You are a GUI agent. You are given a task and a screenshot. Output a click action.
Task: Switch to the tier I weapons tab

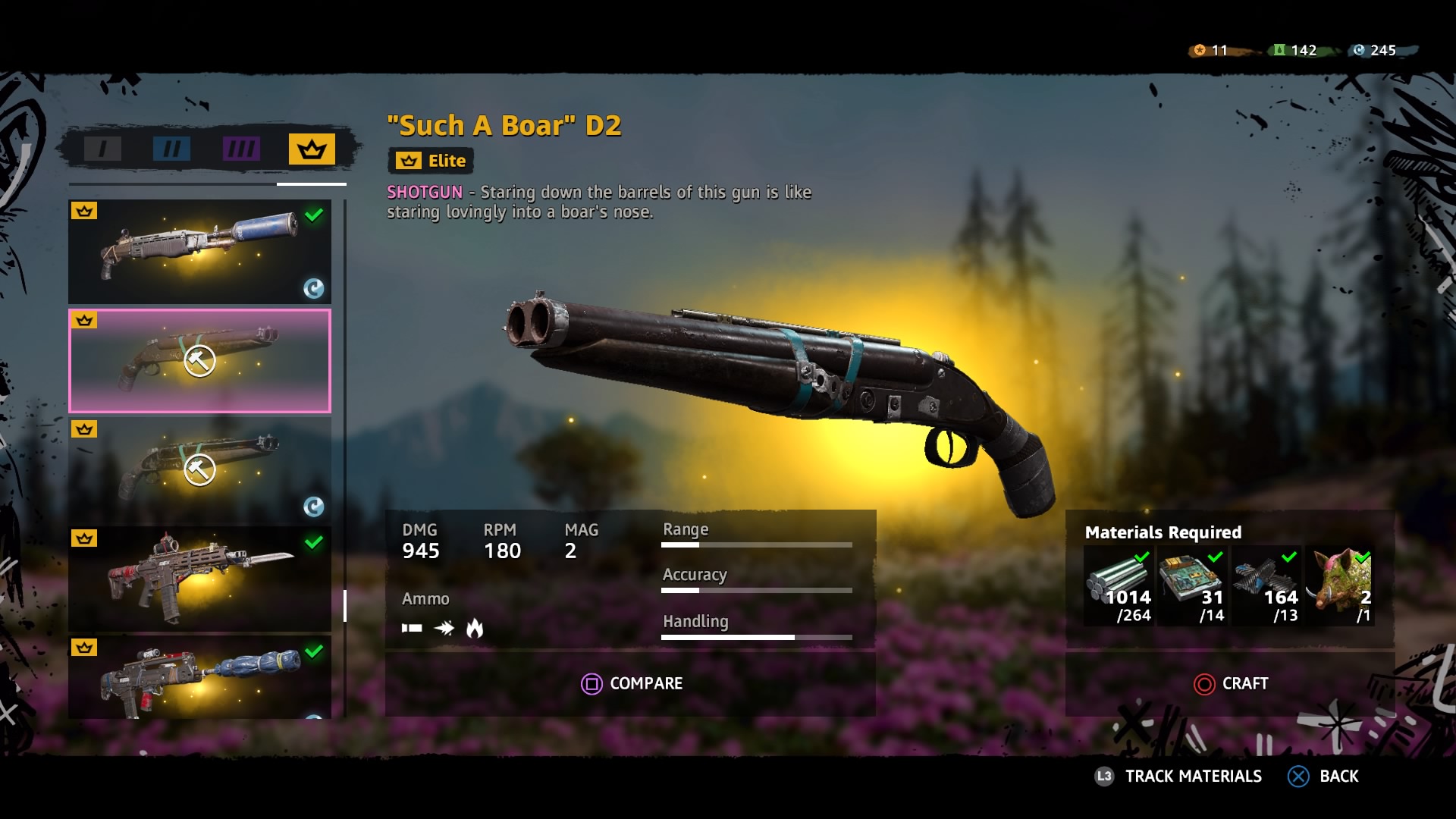tap(102, 149)
